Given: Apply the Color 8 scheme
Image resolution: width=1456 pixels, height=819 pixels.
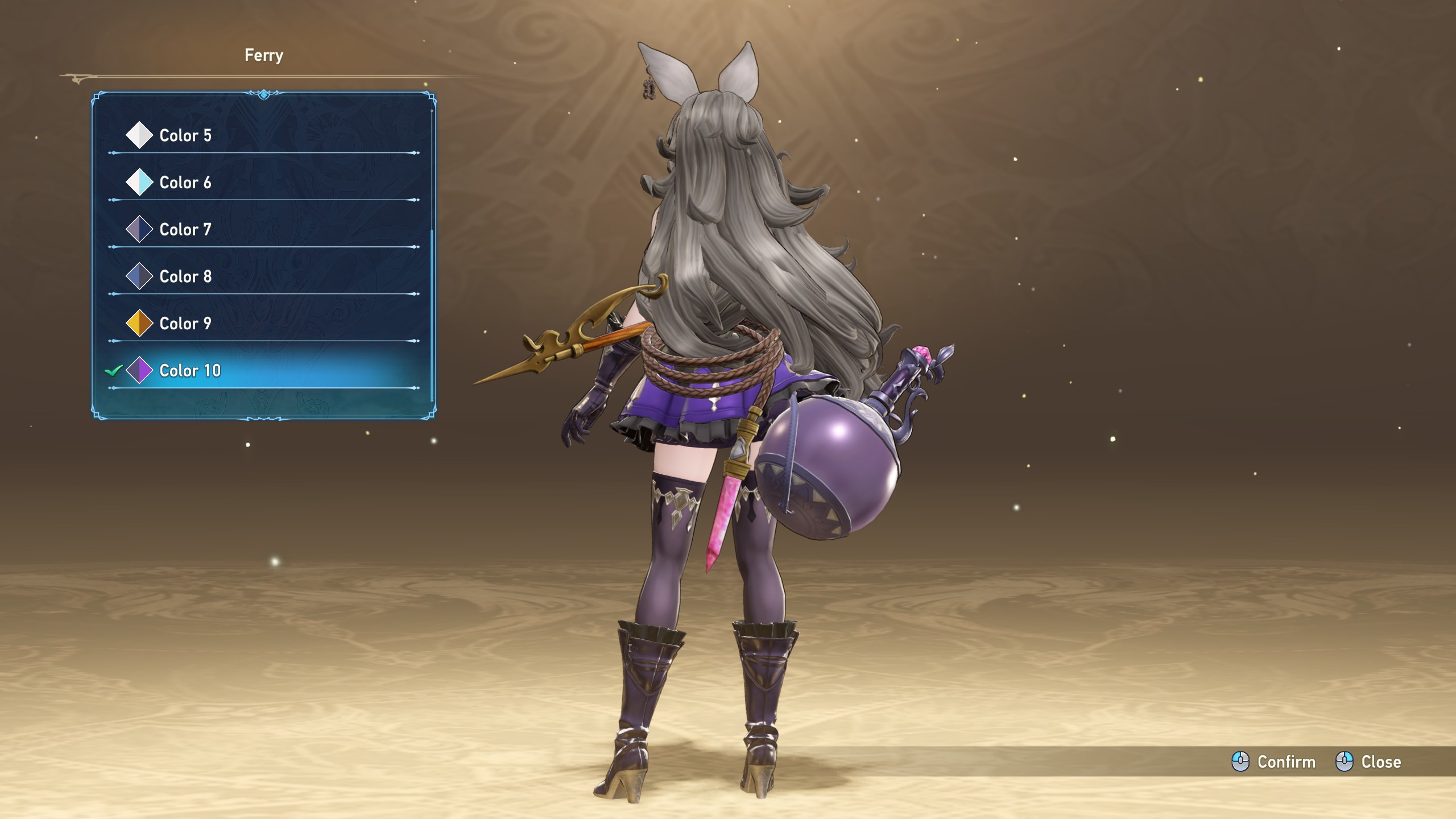Looking at the screenshot, I should point(185,277).
